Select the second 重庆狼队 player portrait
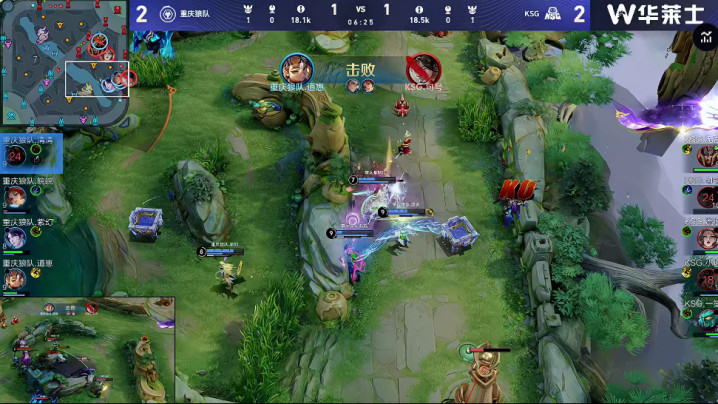Viewport: 718px width, 404px height. tap(16, 197)
